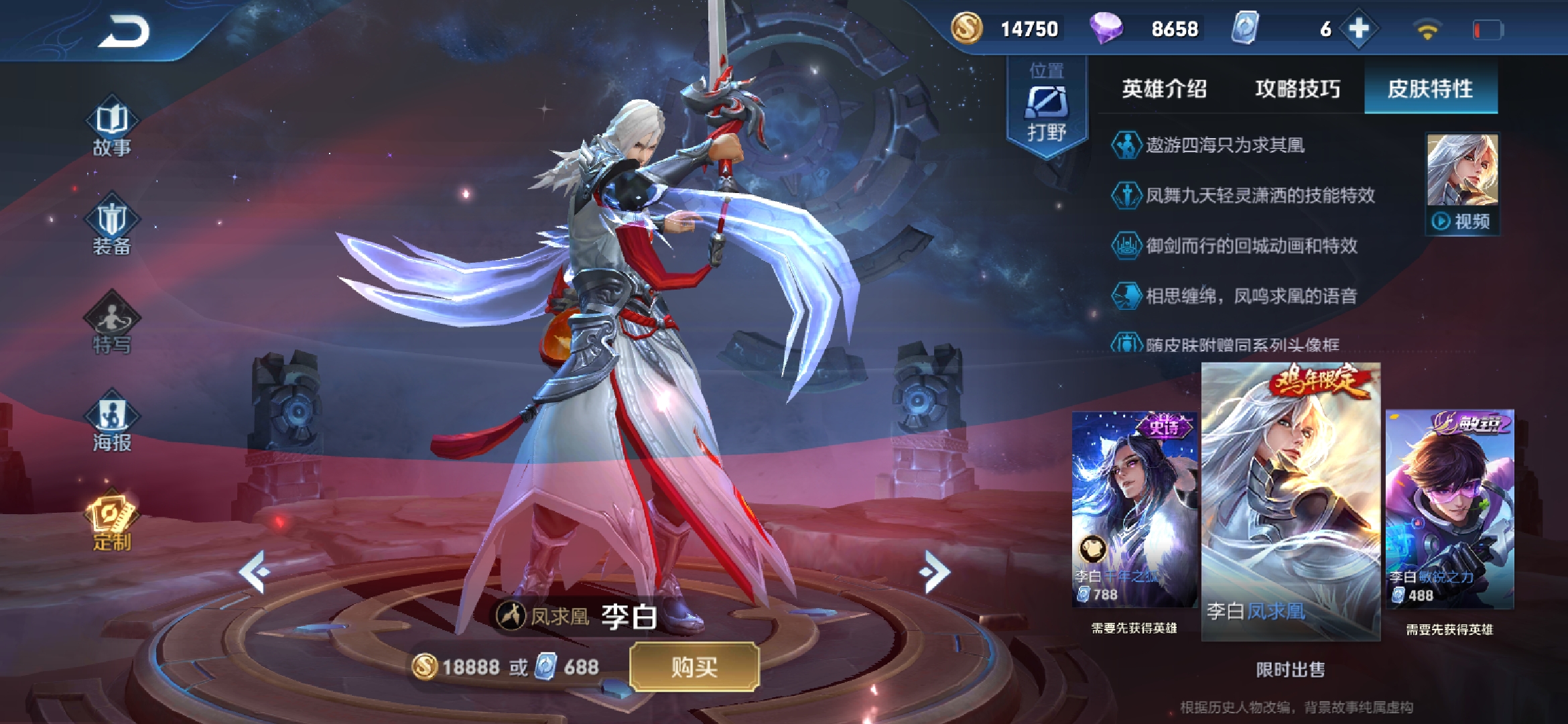This screenshot has height=724, width=1568.
Task: Select the 皮肤特性 tab
Action: [1430, 88]
